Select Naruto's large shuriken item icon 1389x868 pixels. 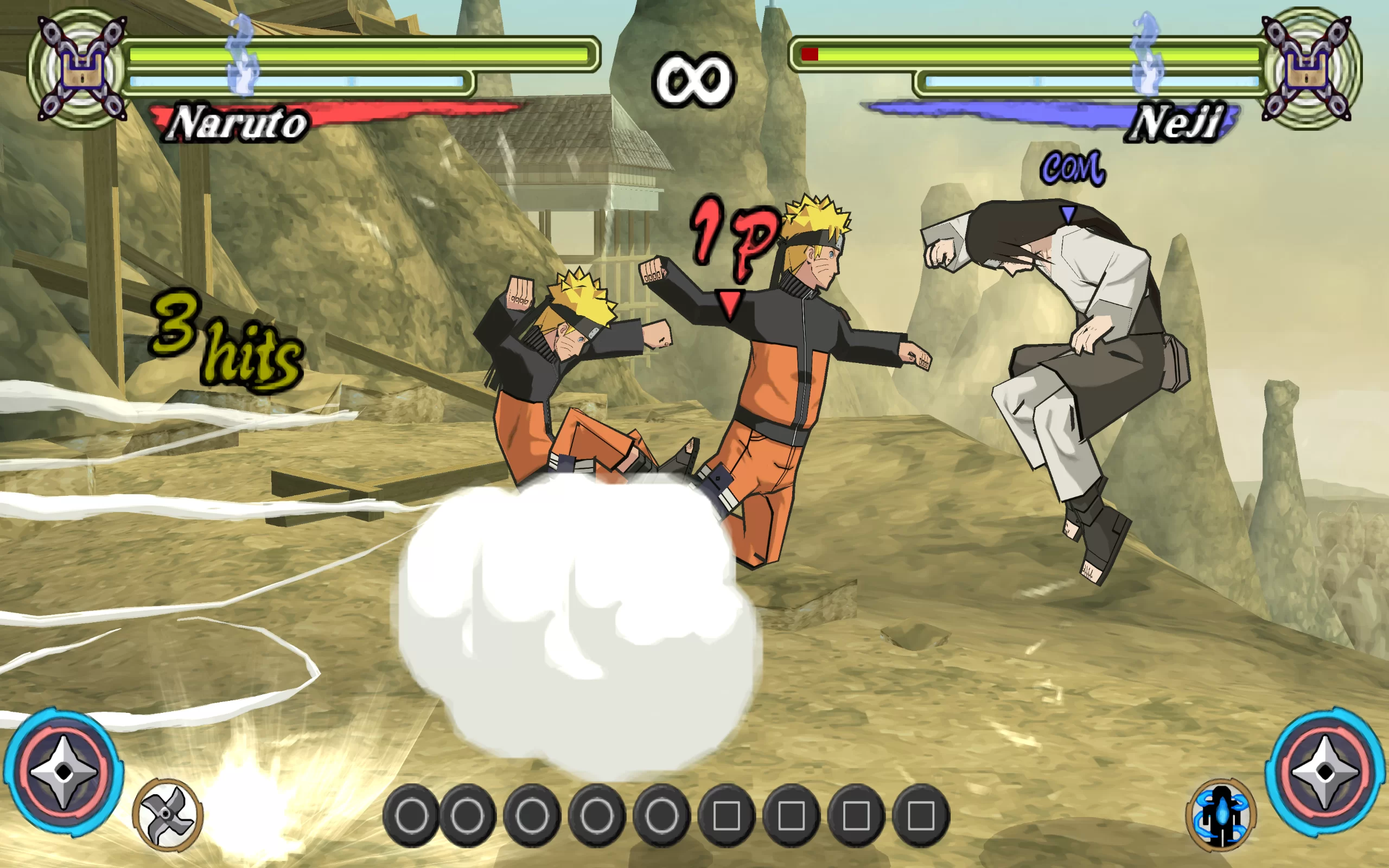point(63,771)
